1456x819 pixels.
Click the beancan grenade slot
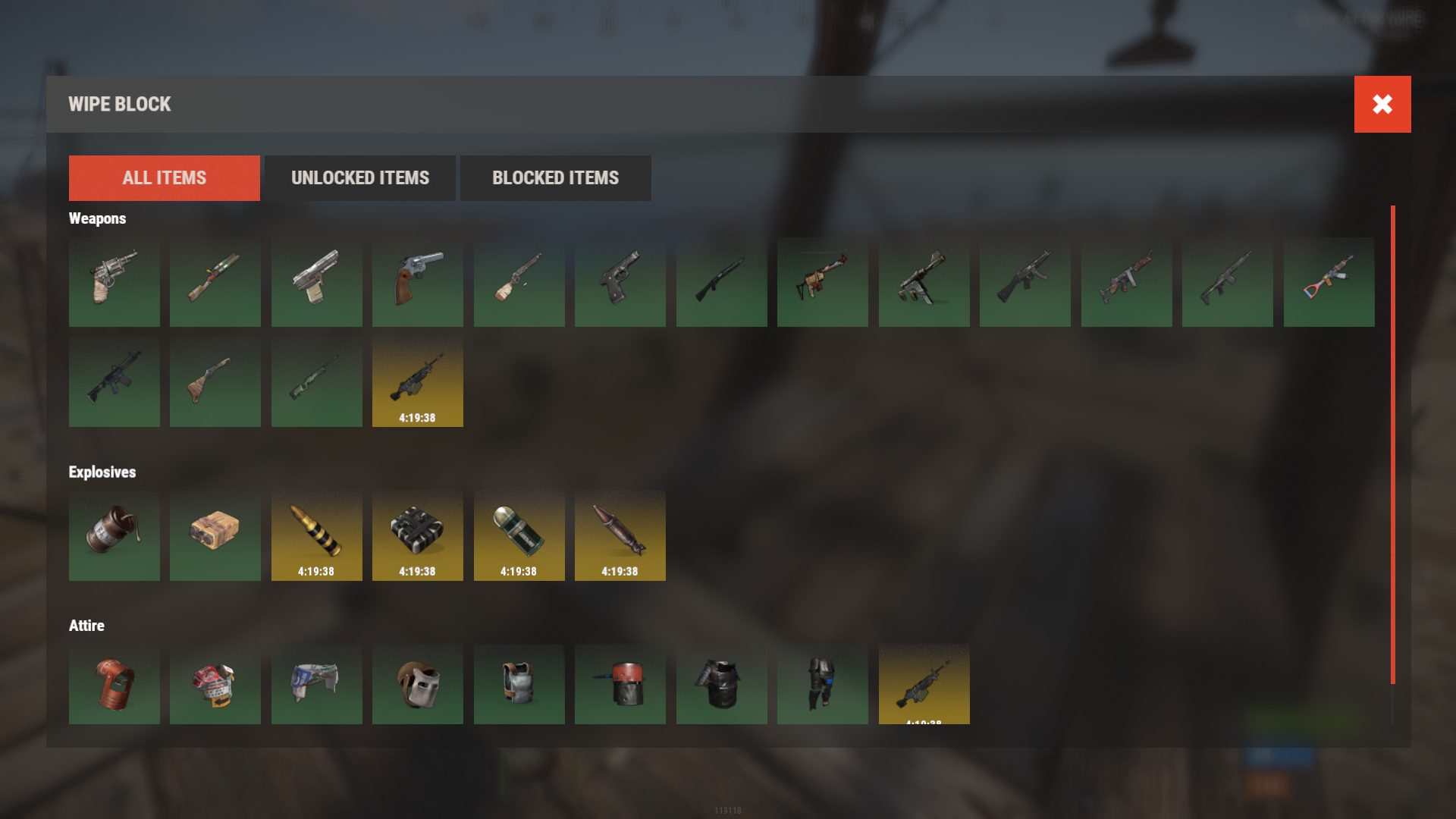114,535
